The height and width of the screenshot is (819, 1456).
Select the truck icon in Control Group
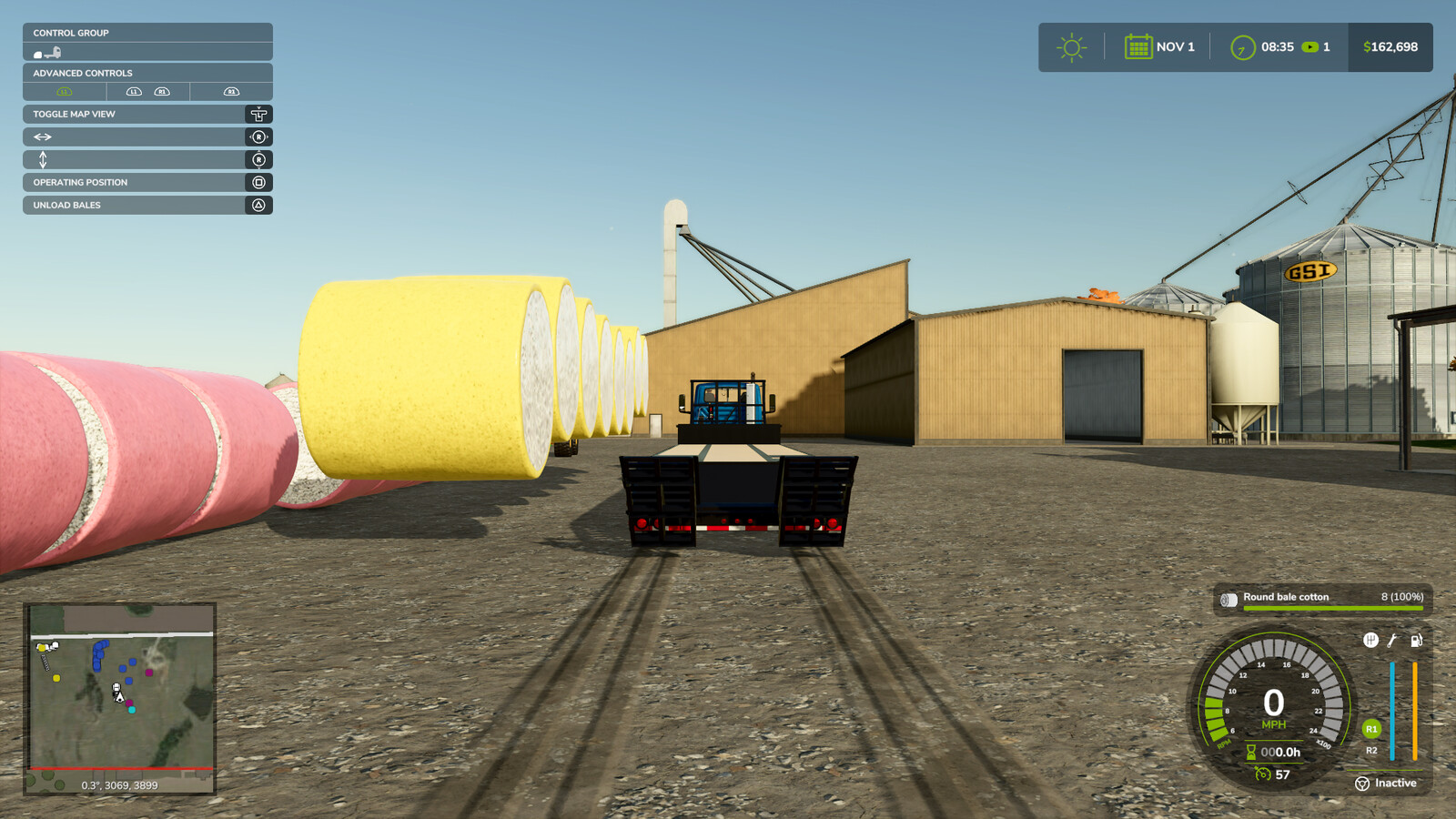click(53, 51)
